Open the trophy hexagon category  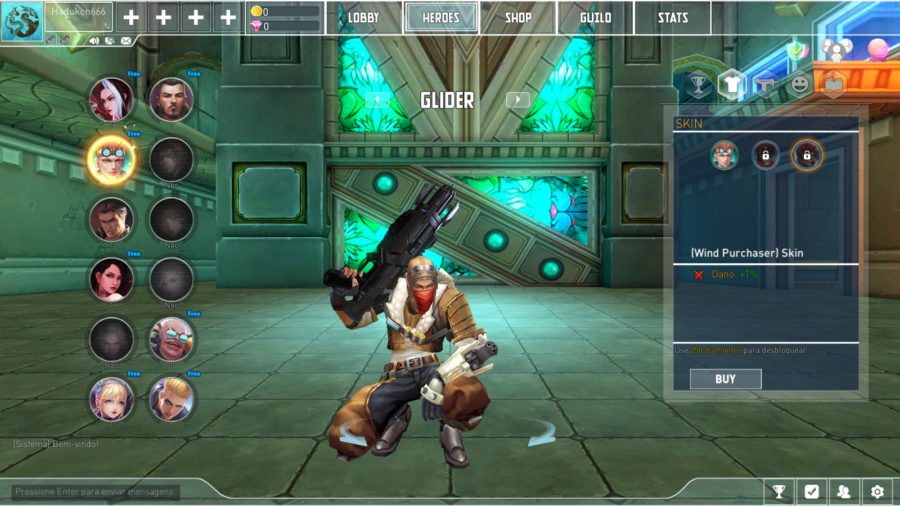[x=698, y=85]
